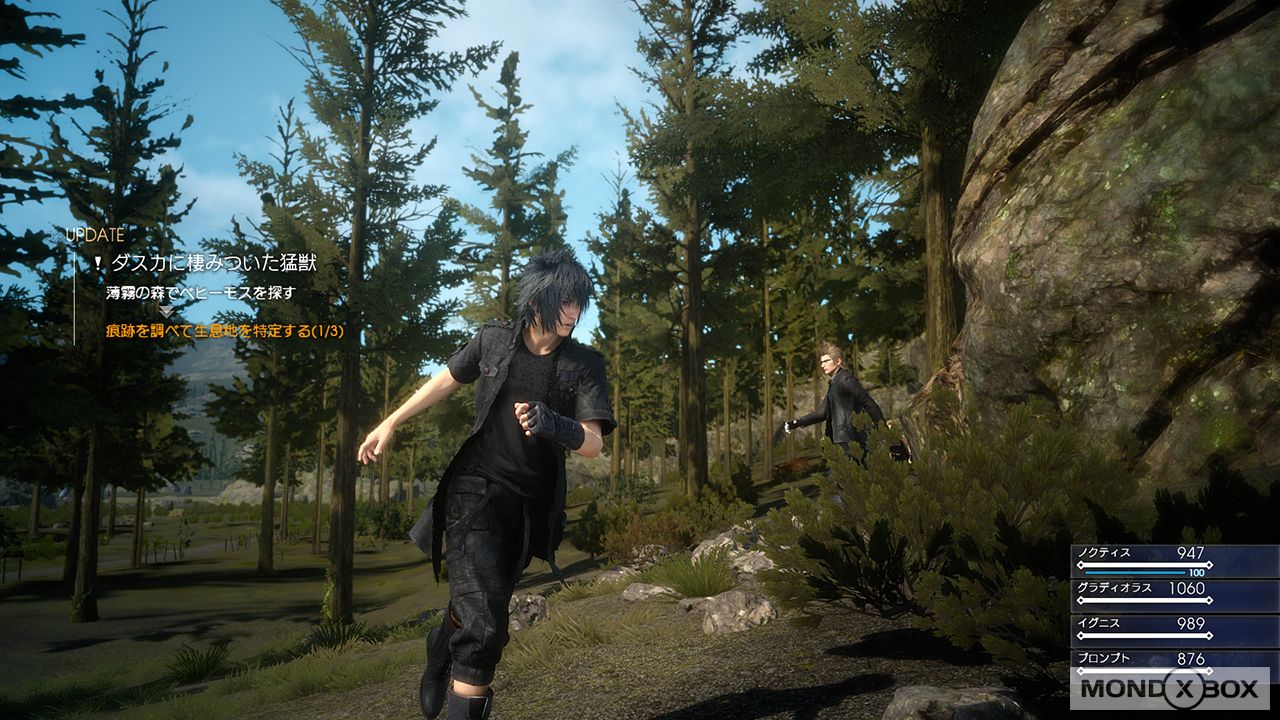Open the ダスカに棲みついた猛獣 quest update title

click(x=213, y=263)
